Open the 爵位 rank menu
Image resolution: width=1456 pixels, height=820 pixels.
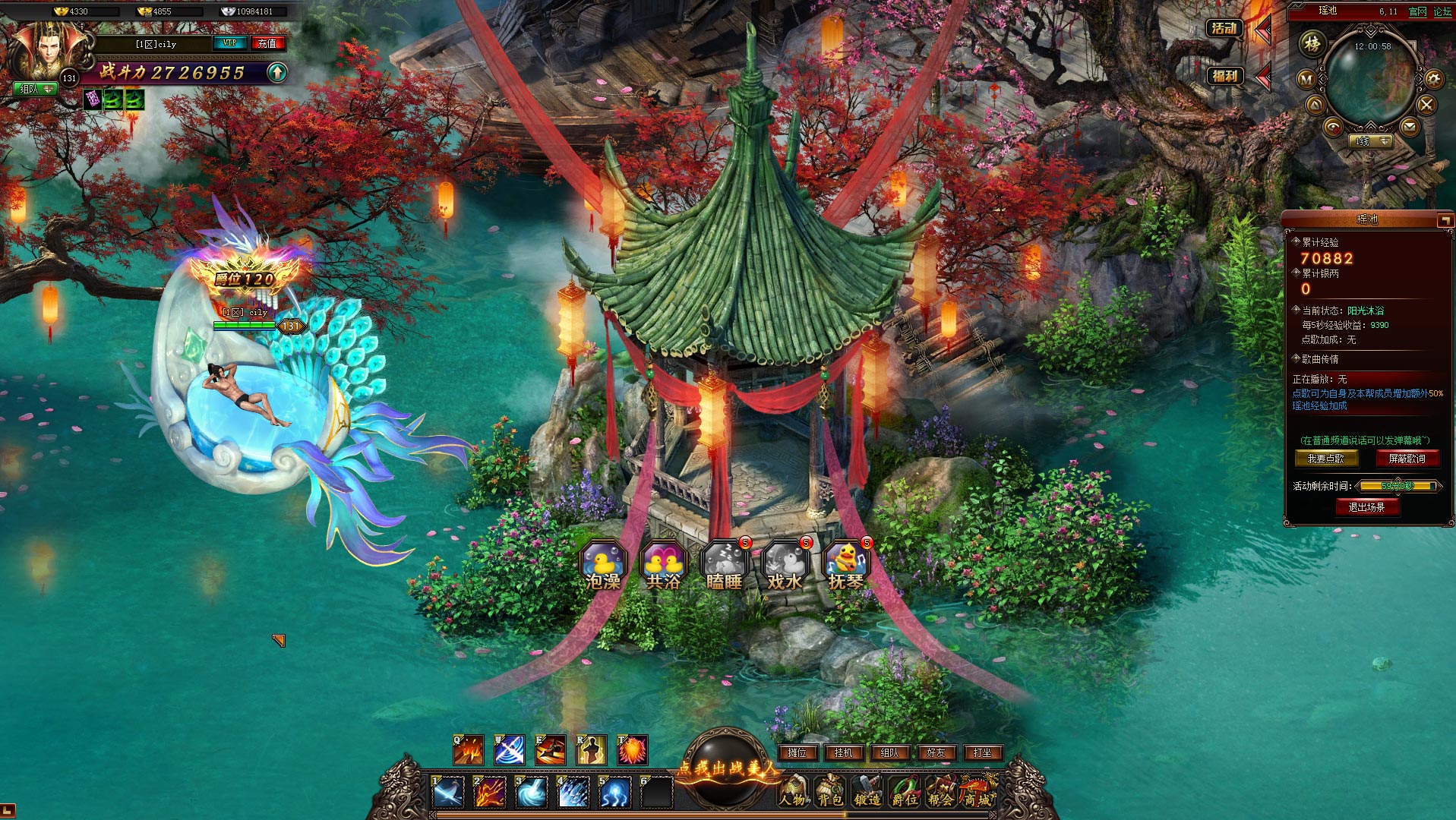point(904,791)
